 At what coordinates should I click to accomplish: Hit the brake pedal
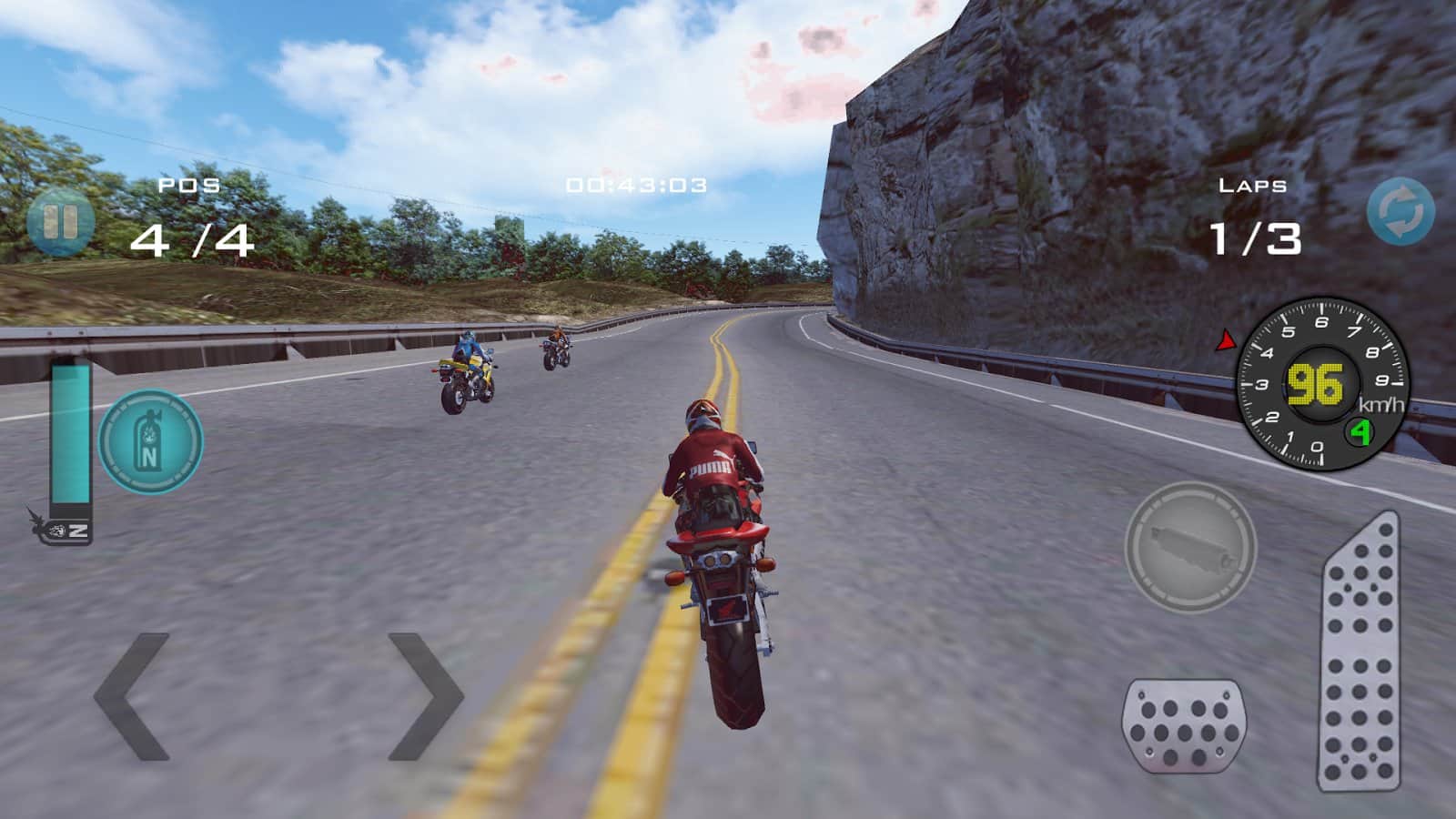point(1183,725)
